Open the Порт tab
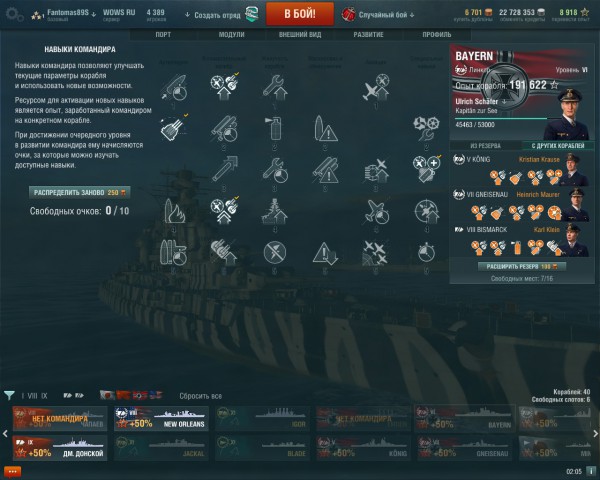Image resolution: width=600 pixels, height=480 pixels. [163, 34]
